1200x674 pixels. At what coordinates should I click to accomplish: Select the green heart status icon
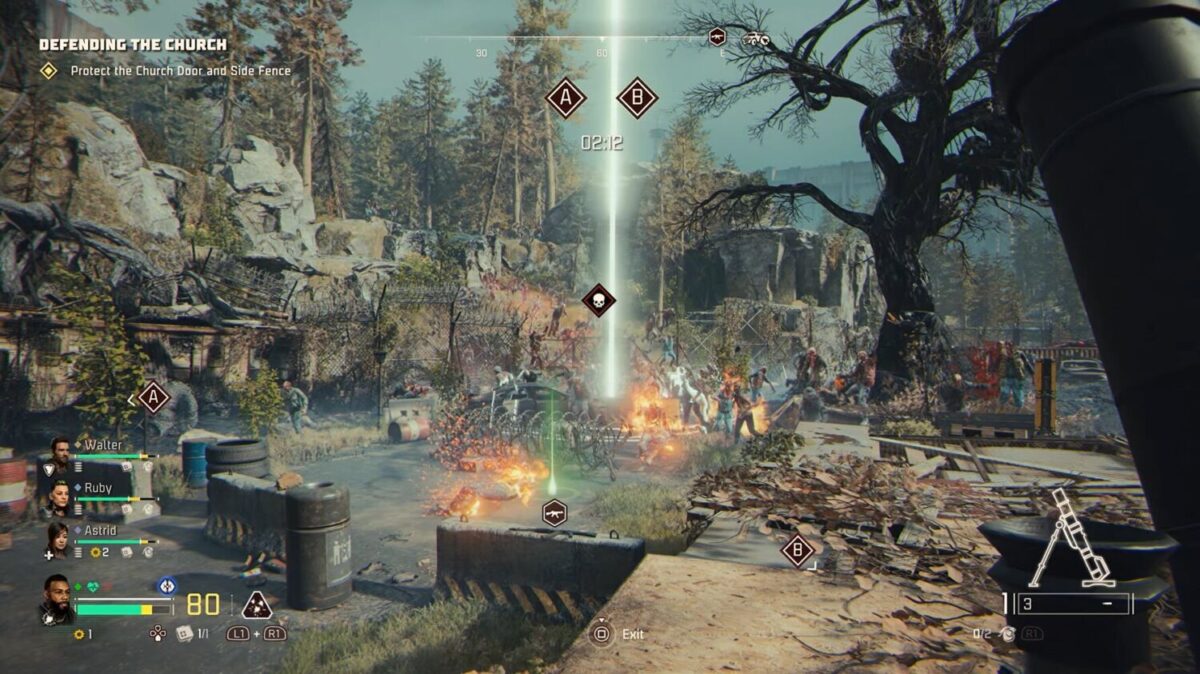(x=95, y=587)
